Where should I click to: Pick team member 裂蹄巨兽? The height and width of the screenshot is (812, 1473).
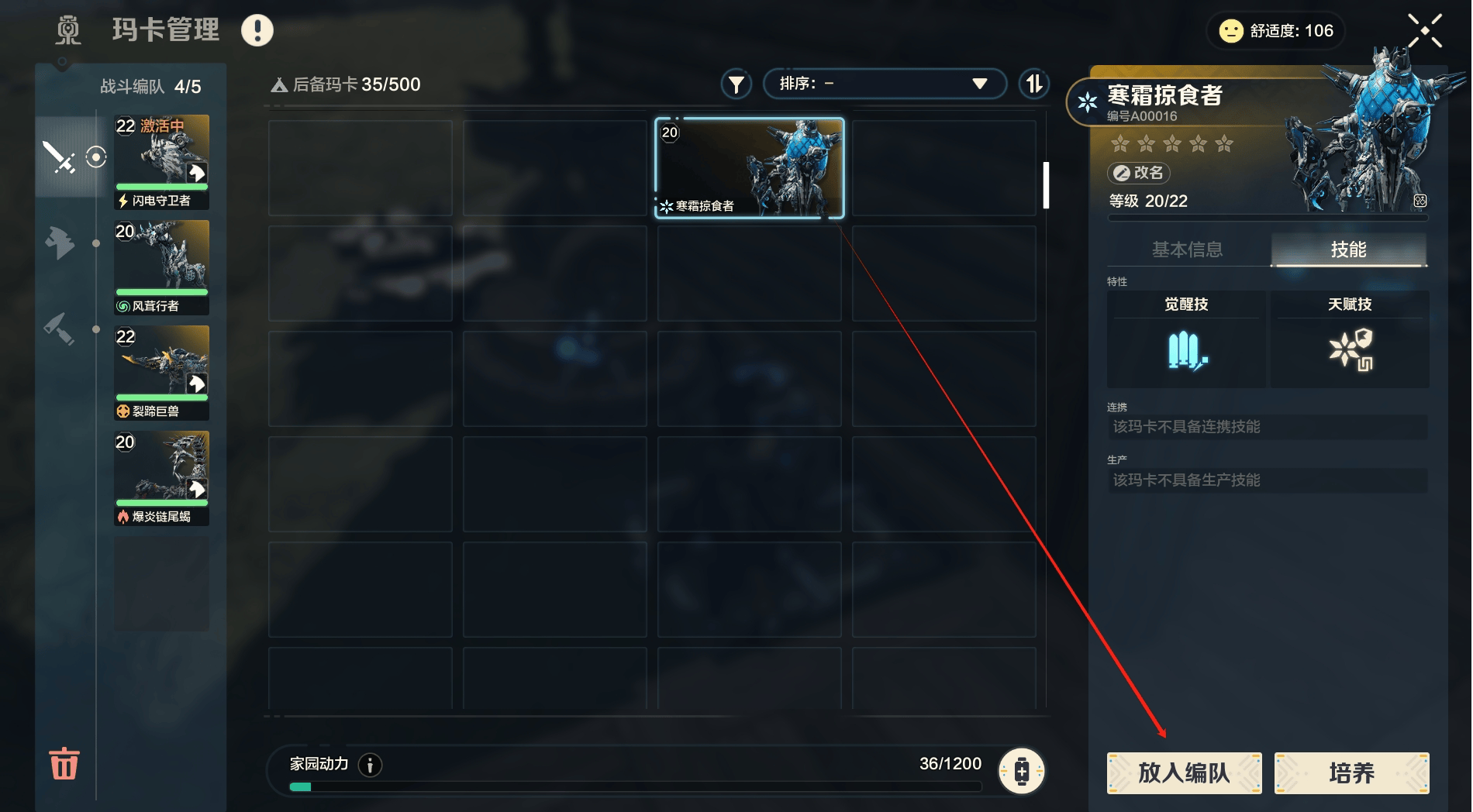(162, 372)
